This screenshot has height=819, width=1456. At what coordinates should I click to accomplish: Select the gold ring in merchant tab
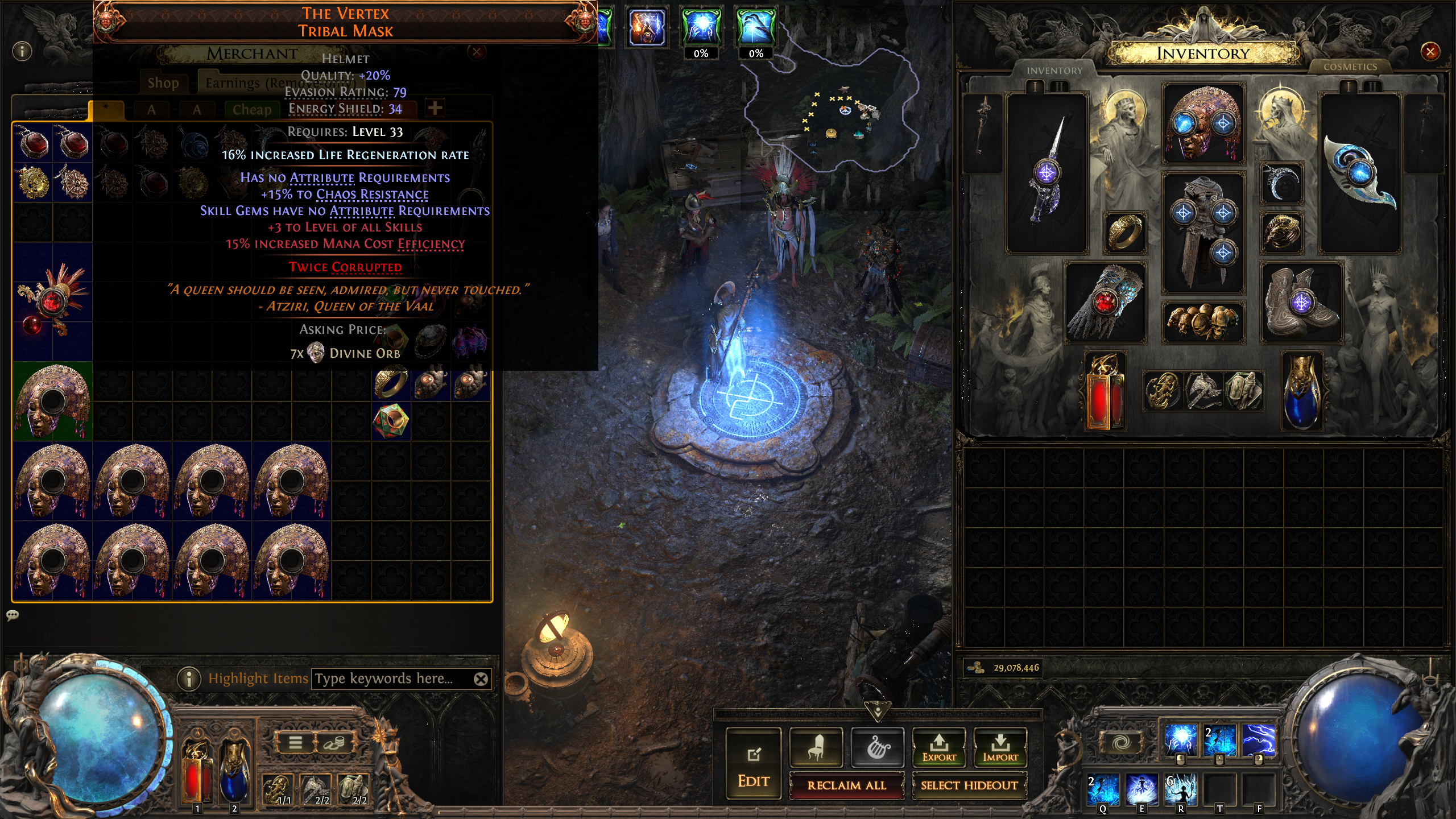[x=391, y=382]
